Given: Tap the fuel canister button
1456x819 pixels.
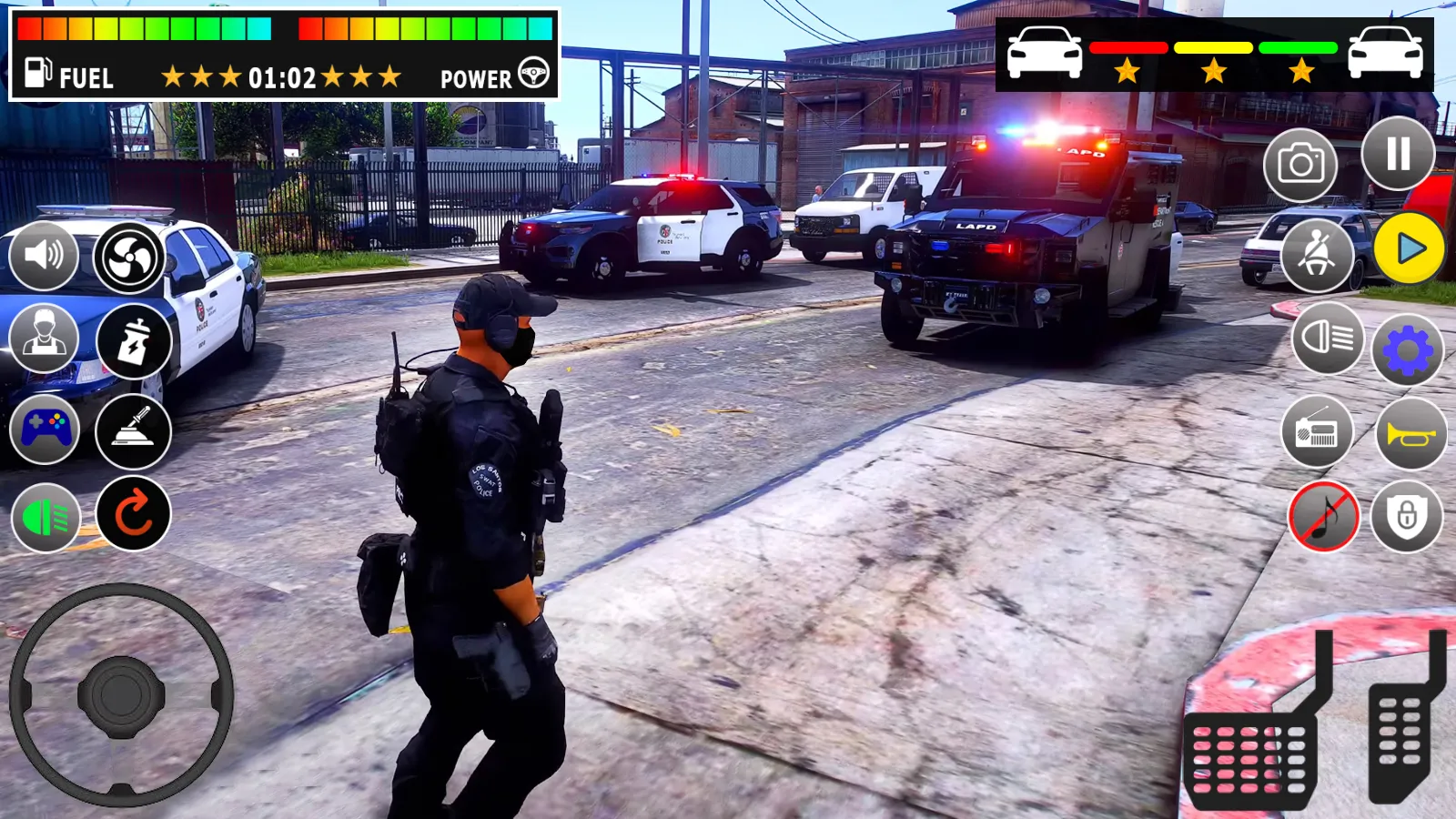Looking at the screenshot, I should pyautogui.click(x=134, y=342).
